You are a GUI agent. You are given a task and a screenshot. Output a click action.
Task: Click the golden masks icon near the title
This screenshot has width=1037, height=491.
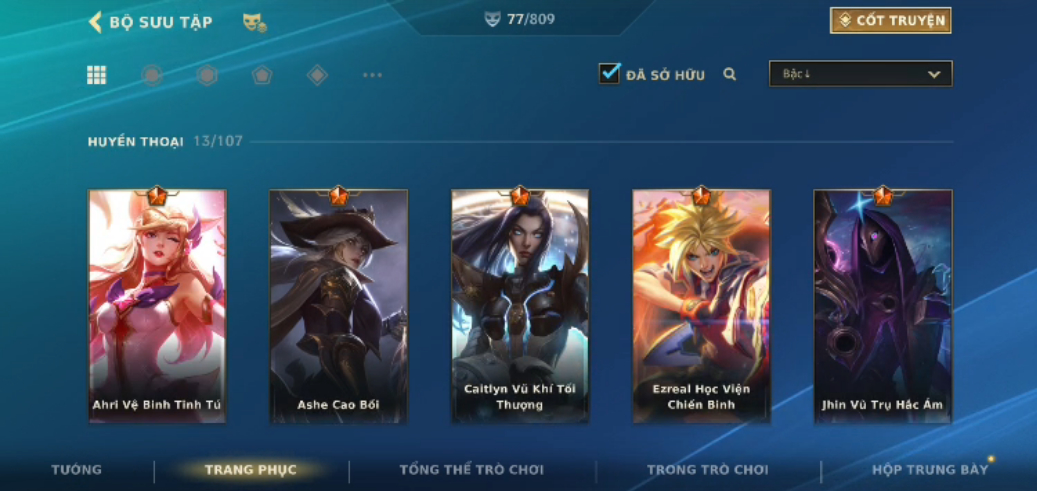[254, 22]
